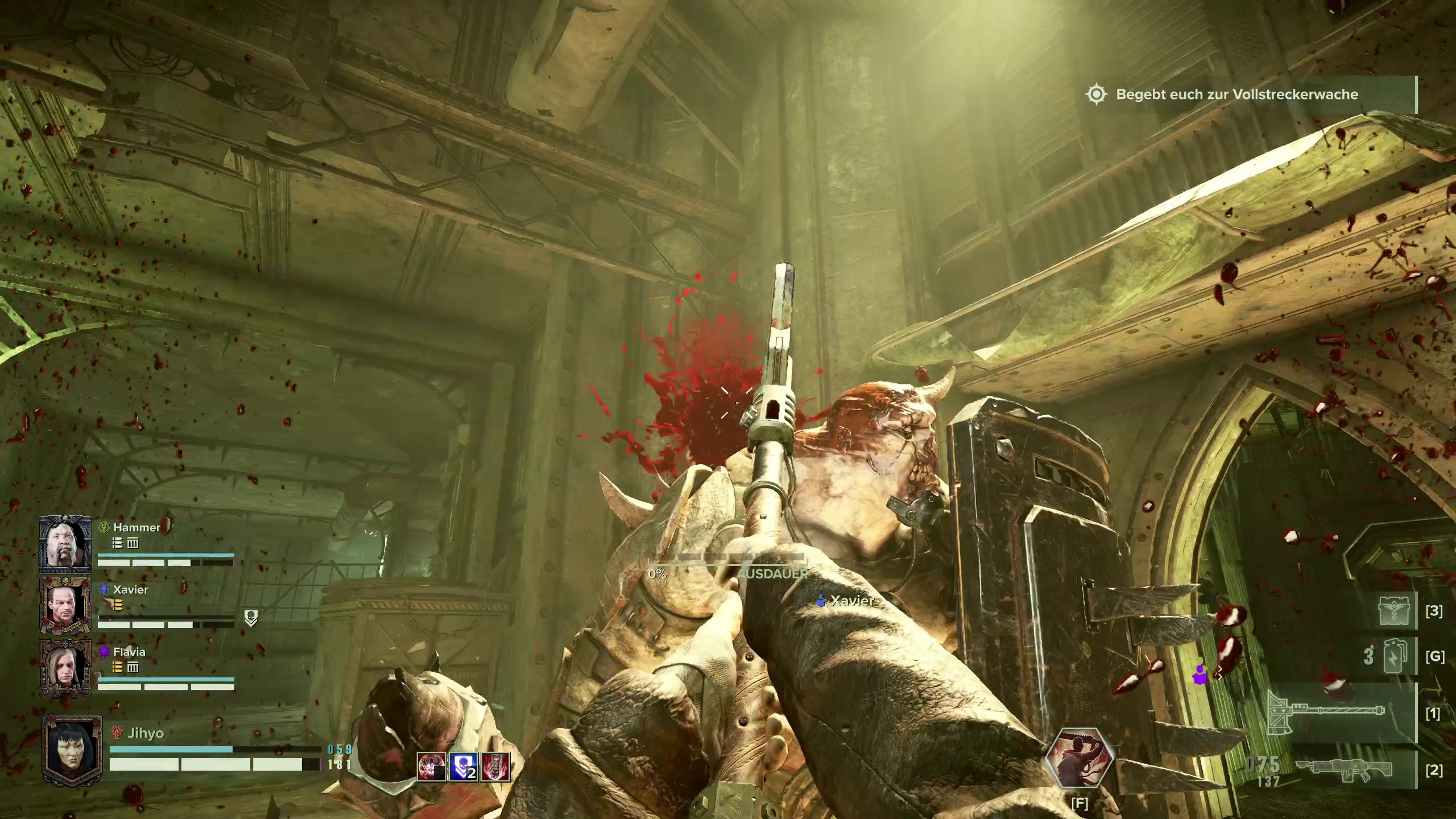The width and height of the screenshot is (1456, 819).
Task: Click the blue skull buff icon
Action: 464,767
